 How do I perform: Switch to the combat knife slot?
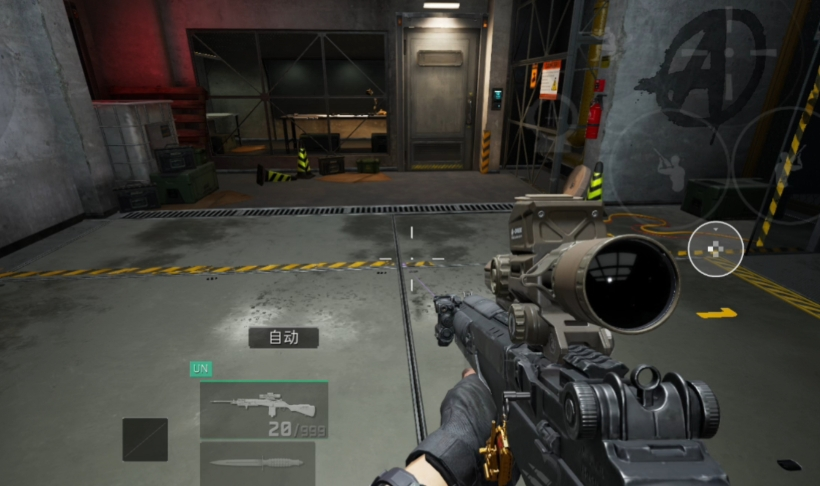tap(257, 462)
